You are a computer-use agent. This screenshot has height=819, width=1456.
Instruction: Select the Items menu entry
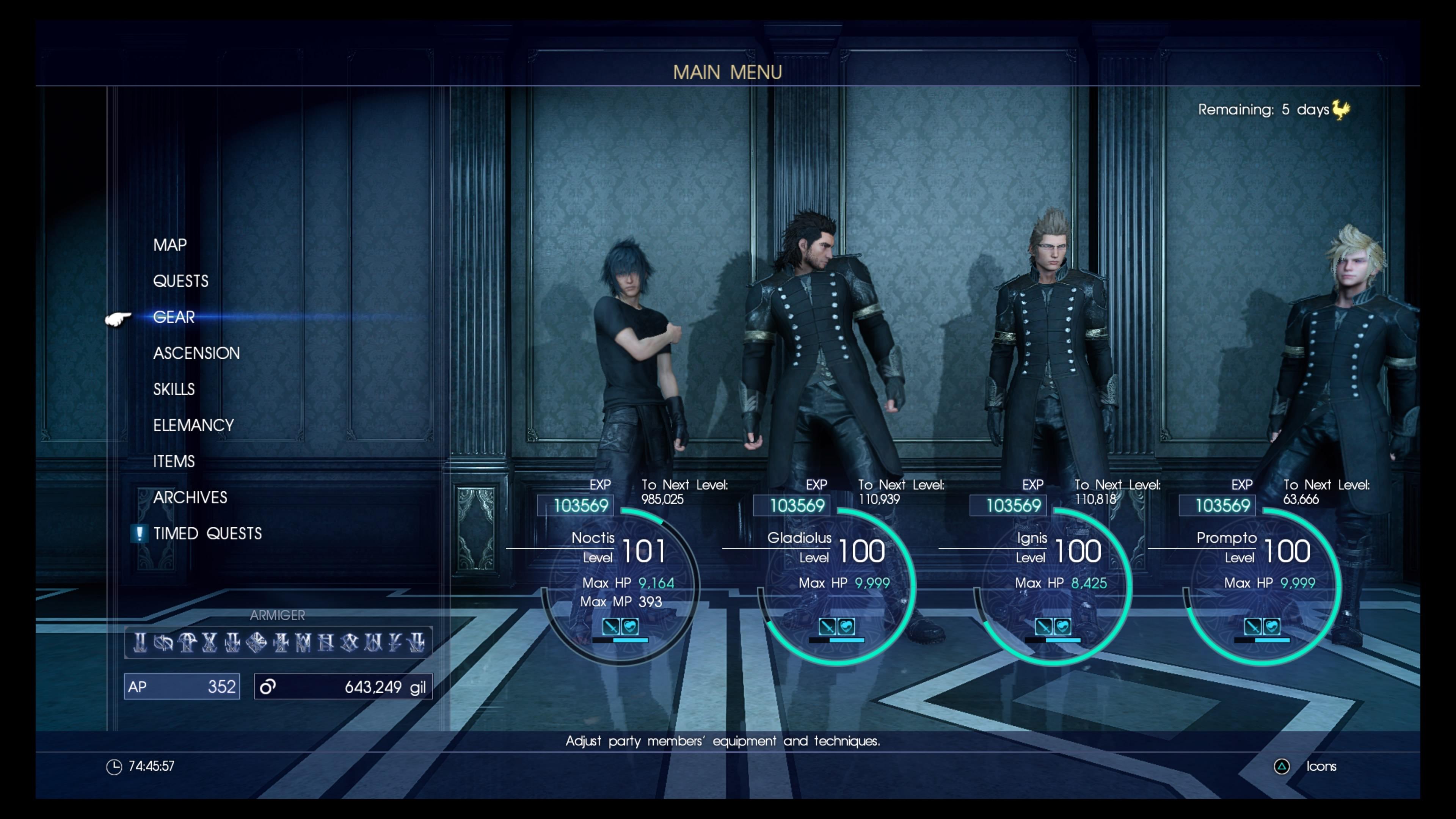point(174,461)
